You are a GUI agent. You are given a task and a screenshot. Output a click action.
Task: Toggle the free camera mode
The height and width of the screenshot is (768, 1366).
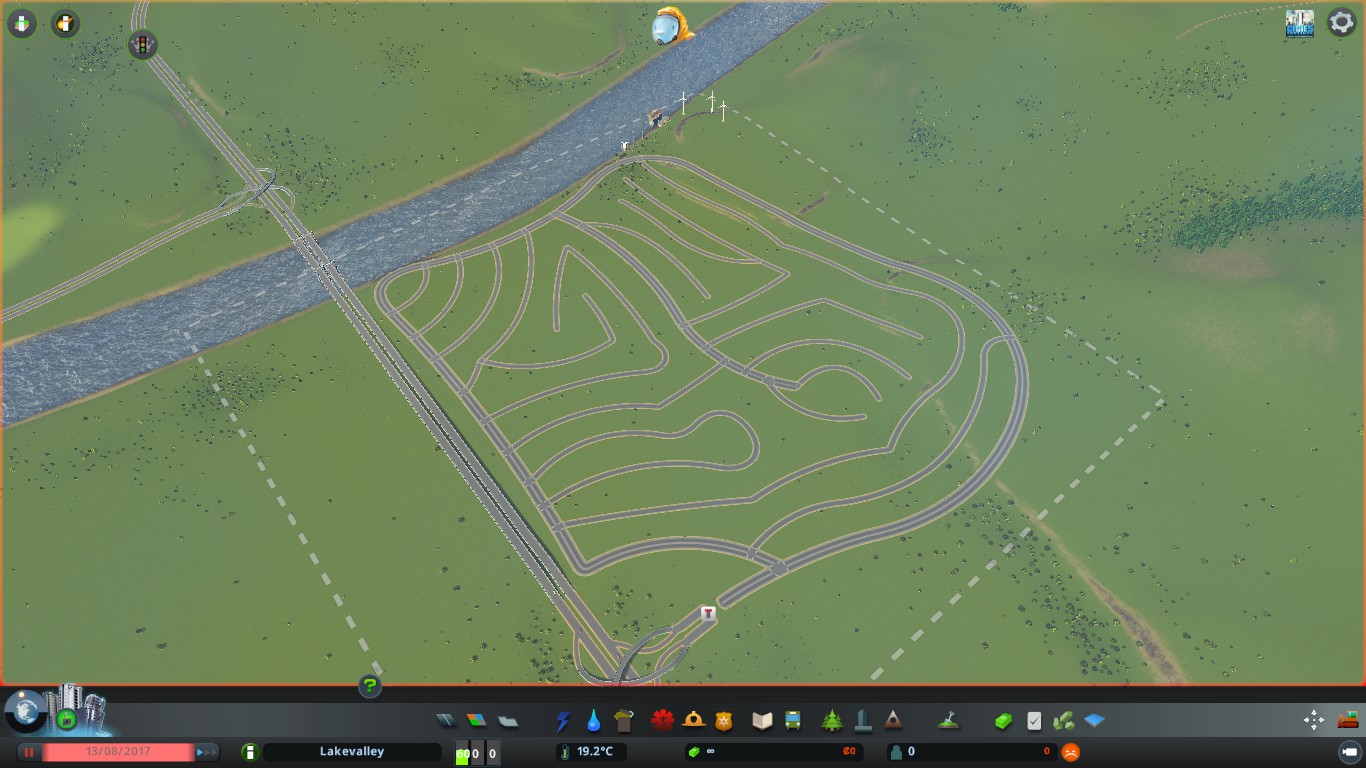pyautogui.click(x=1316, y=720)
